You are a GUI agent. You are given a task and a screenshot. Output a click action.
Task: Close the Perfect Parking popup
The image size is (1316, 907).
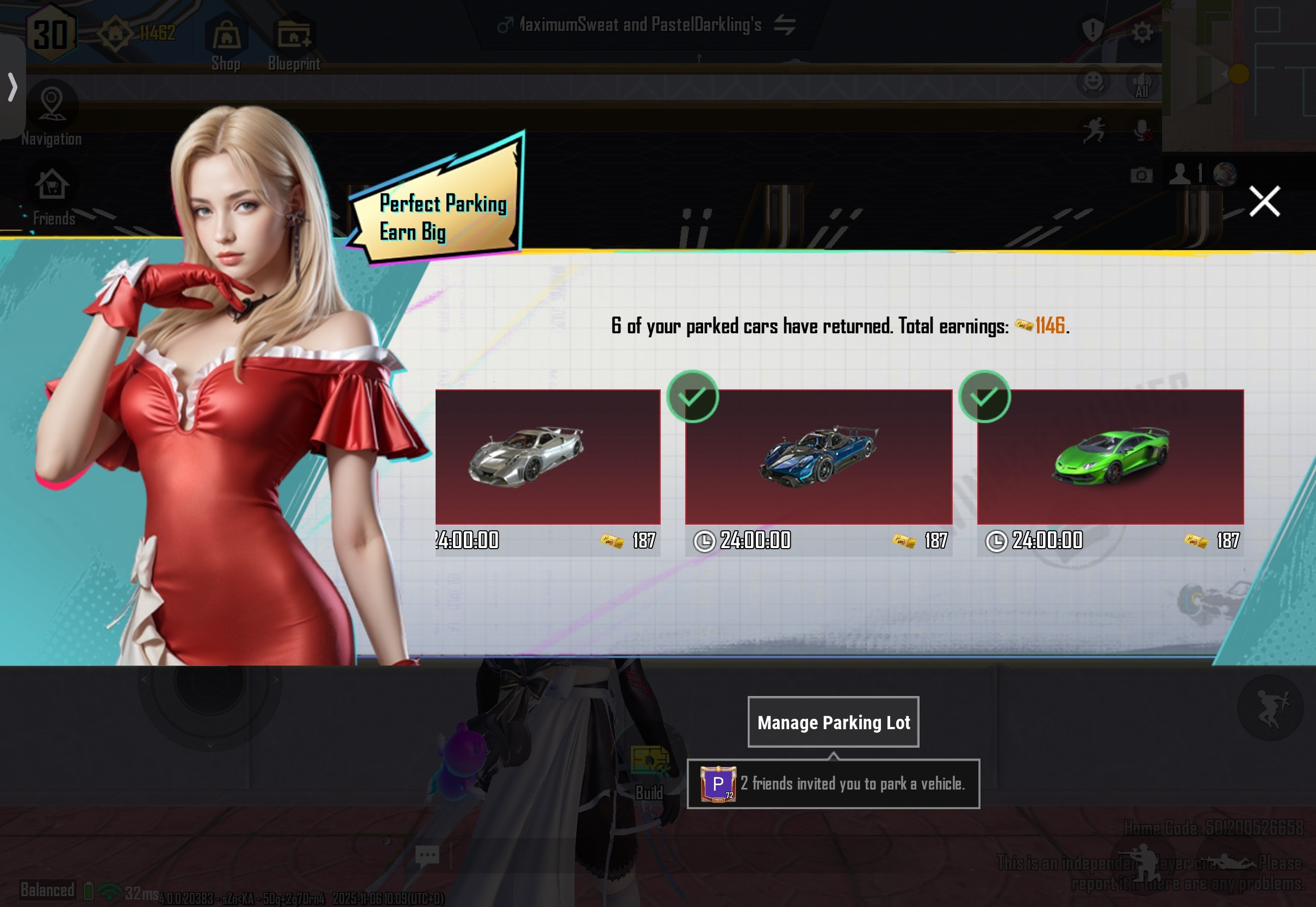click(x=1264, y=201)
